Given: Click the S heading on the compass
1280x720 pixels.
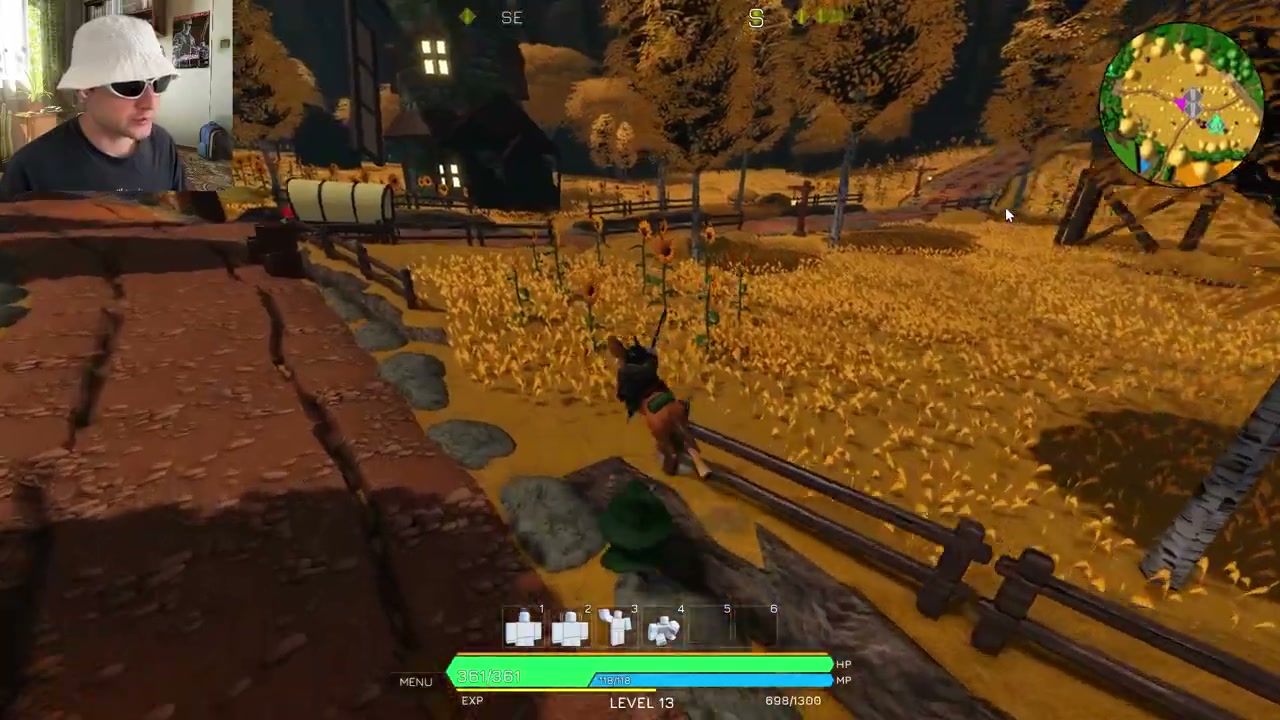Looking at the screenshot, I should [756, 18].
